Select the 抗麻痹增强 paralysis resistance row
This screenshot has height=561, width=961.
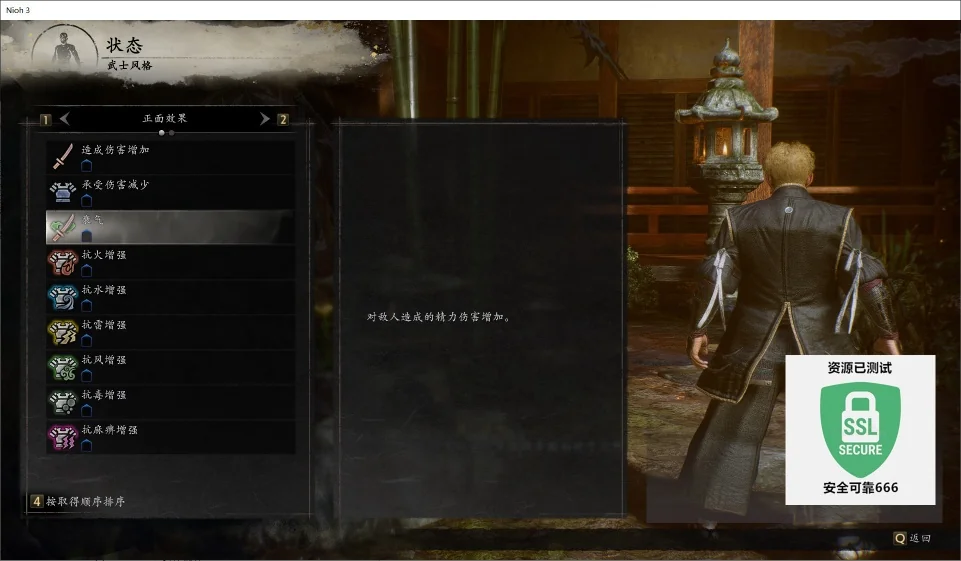coord(170,437)
